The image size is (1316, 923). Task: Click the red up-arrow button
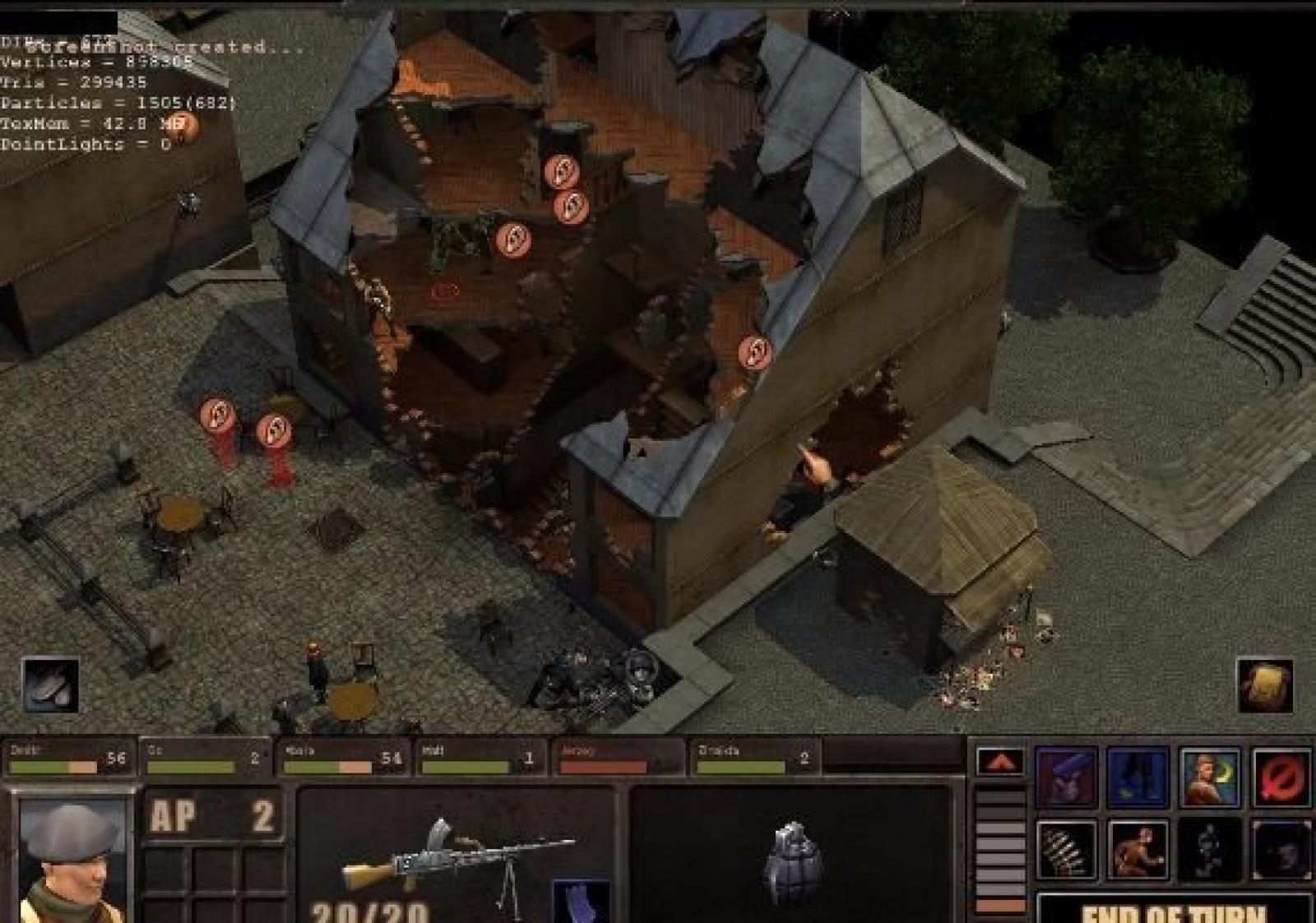tap(1000, 762)
